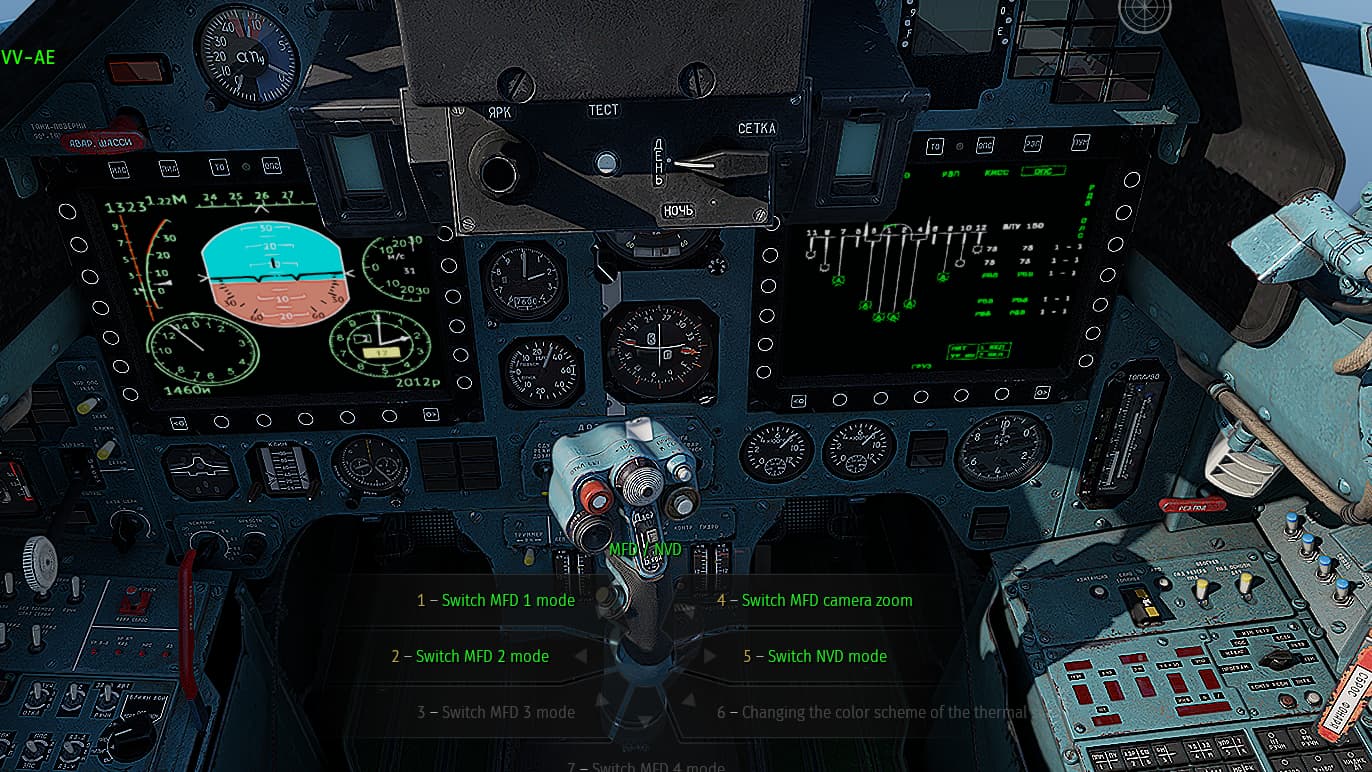Image resolution: width=1372 pixels, height=772 pixels.
Task: Choose Switch MFD 2 mode
Action: (x=470, y=656)
